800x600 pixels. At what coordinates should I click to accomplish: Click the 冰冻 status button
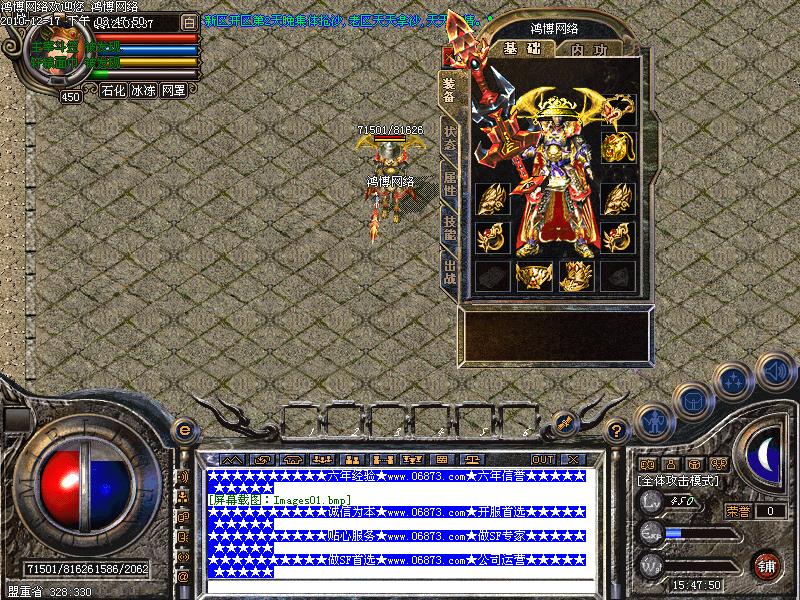click(143, 90)
